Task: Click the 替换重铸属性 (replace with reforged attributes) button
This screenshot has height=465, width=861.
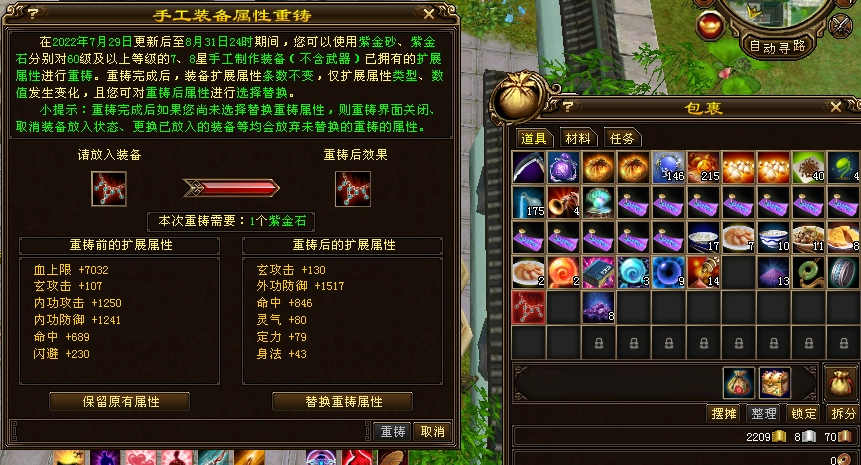Action: (x=343, y=401)
